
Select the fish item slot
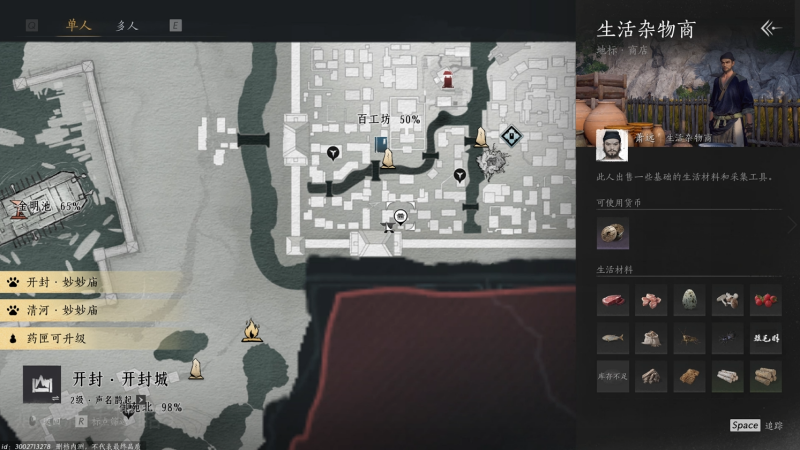point(613,338)
